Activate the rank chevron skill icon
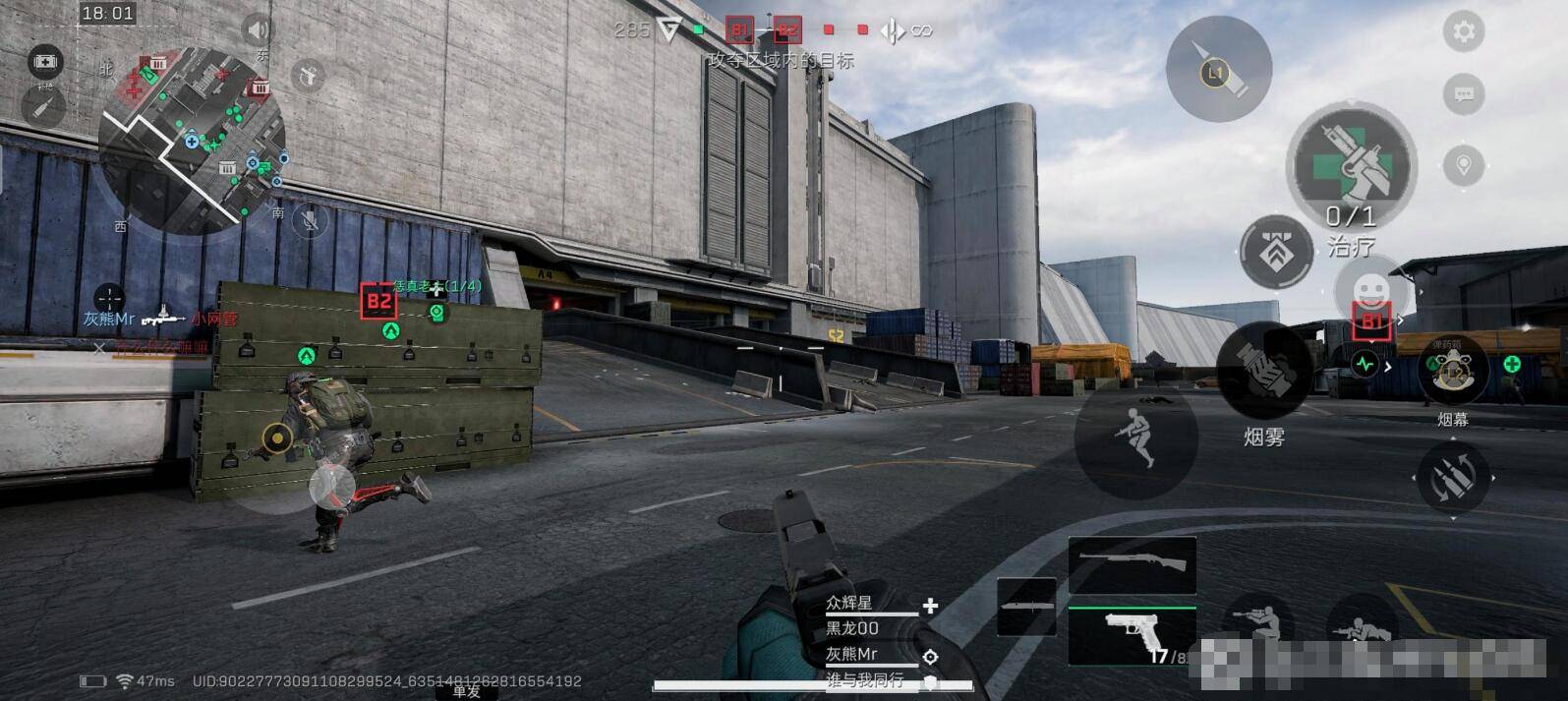The width and height of the screenshot is (1568, 701). [x=1277, y=253]
